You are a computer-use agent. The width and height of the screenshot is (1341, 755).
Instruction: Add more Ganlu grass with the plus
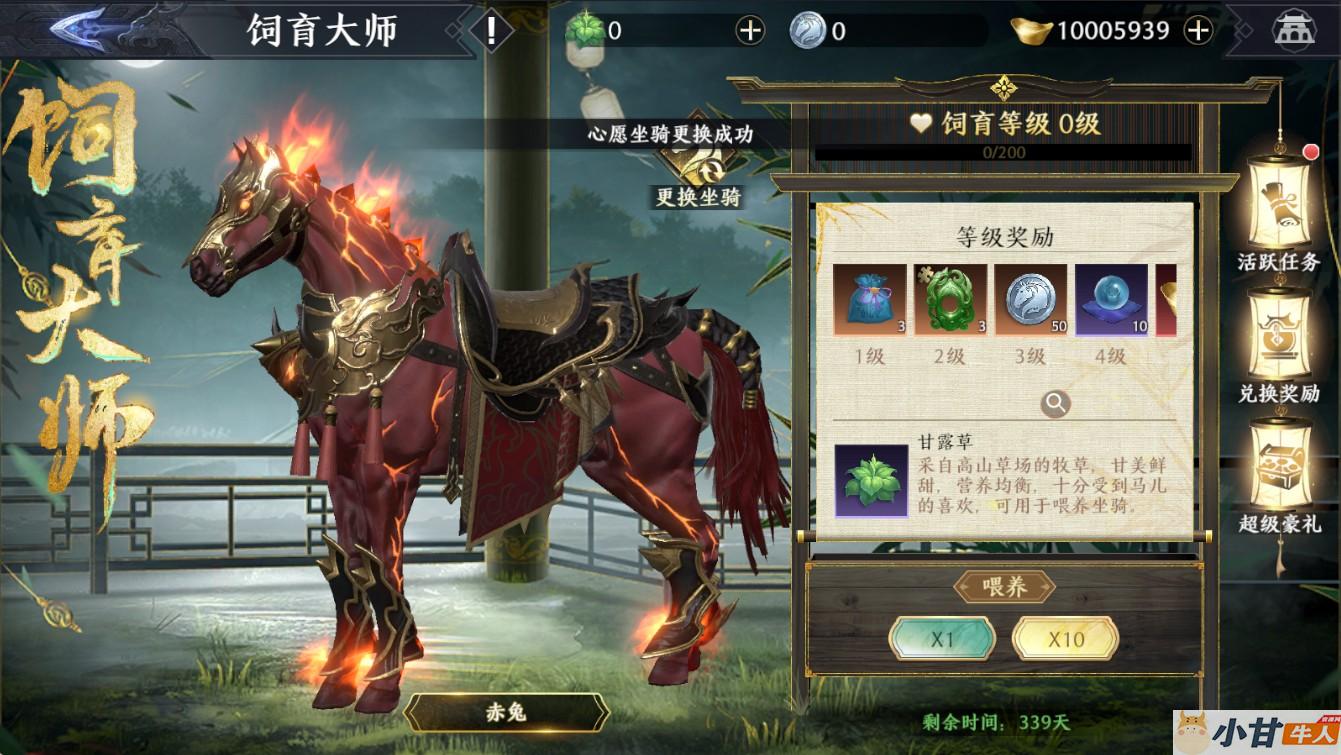(x=750, y=31)
